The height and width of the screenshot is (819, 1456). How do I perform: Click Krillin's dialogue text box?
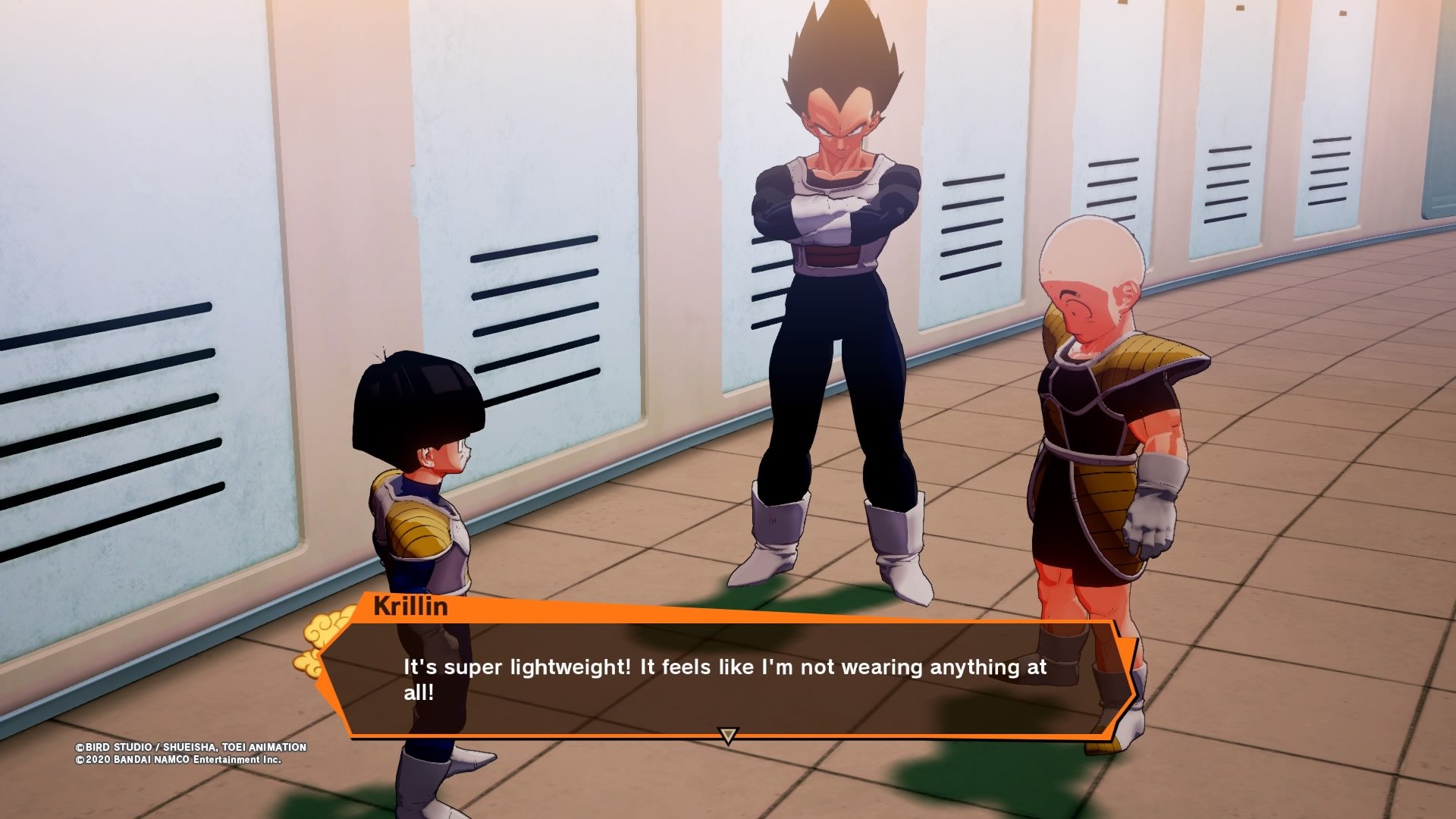(x=724, y=679)
